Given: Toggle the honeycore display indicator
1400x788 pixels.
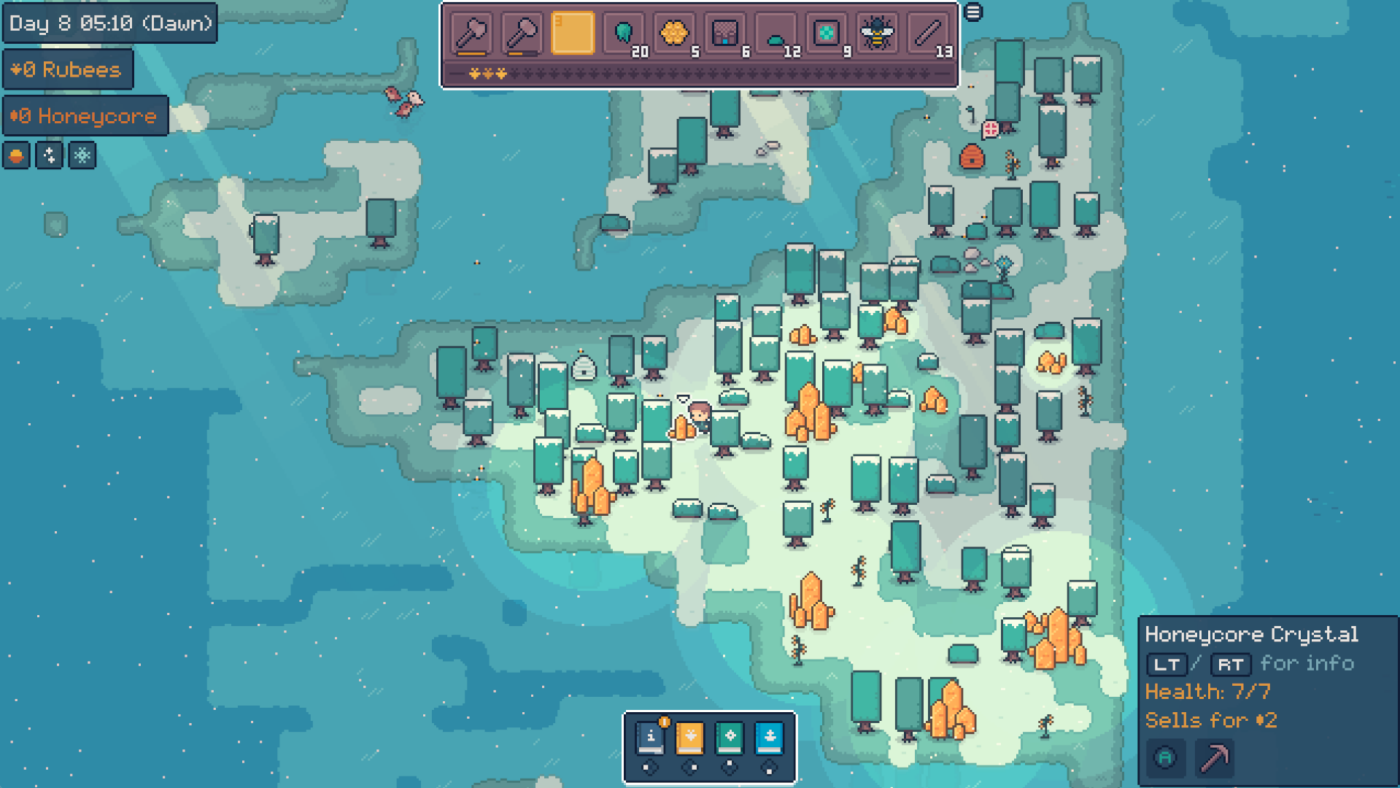Looking at the screenshot, I should pos(16,155).
